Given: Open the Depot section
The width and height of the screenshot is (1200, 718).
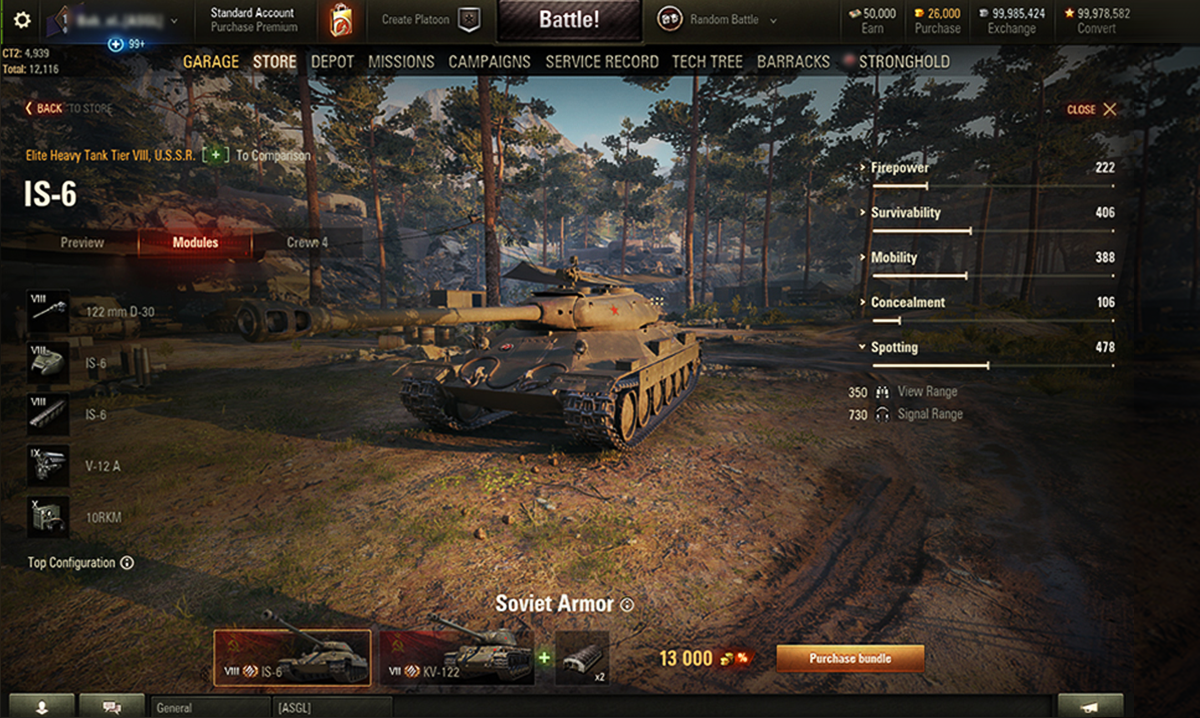Looking at the screenshot, I should coord(332,62).
